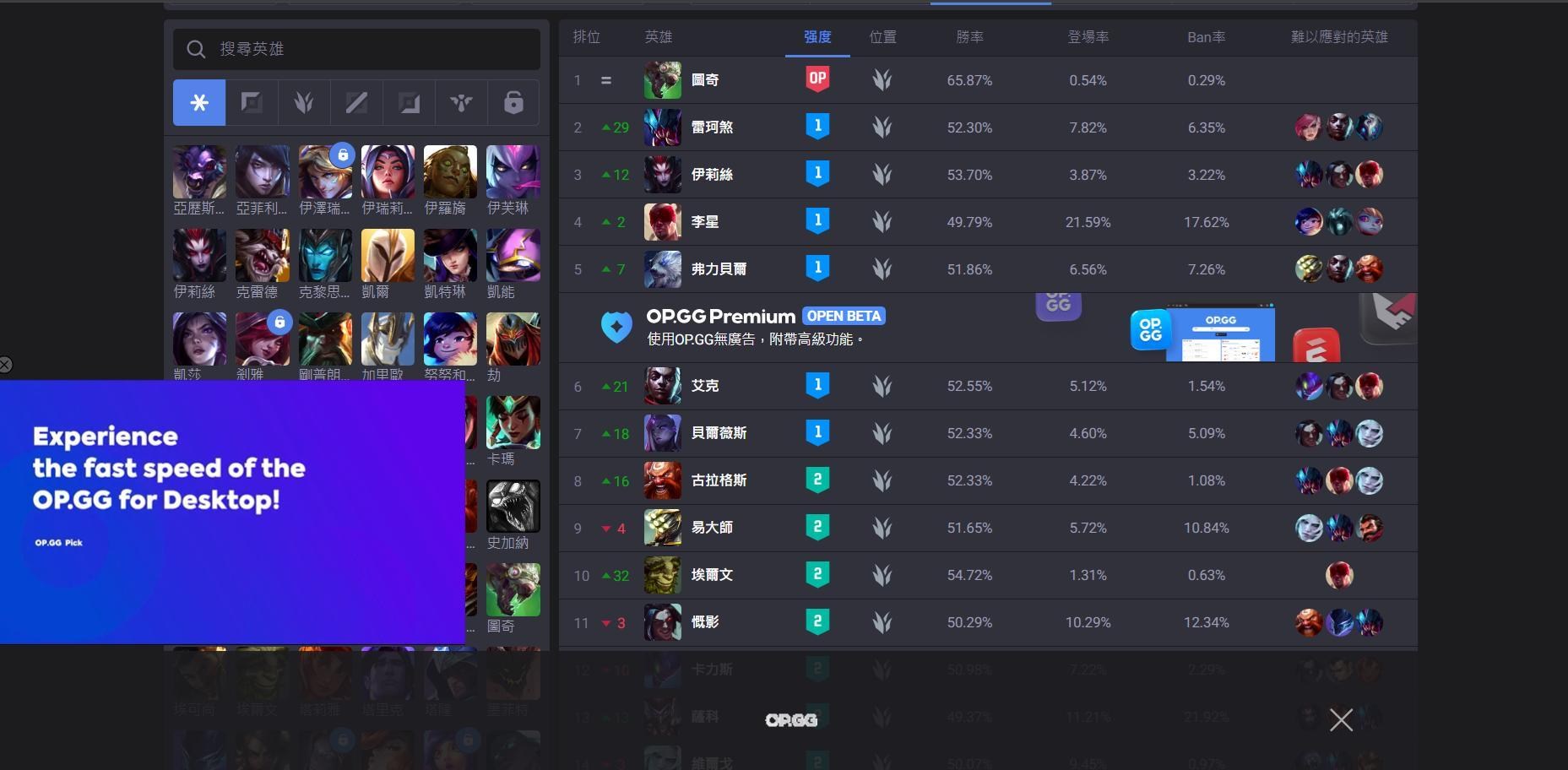
Task: Filter champions by the Mid lane icon
Action: tap(356, 102)
